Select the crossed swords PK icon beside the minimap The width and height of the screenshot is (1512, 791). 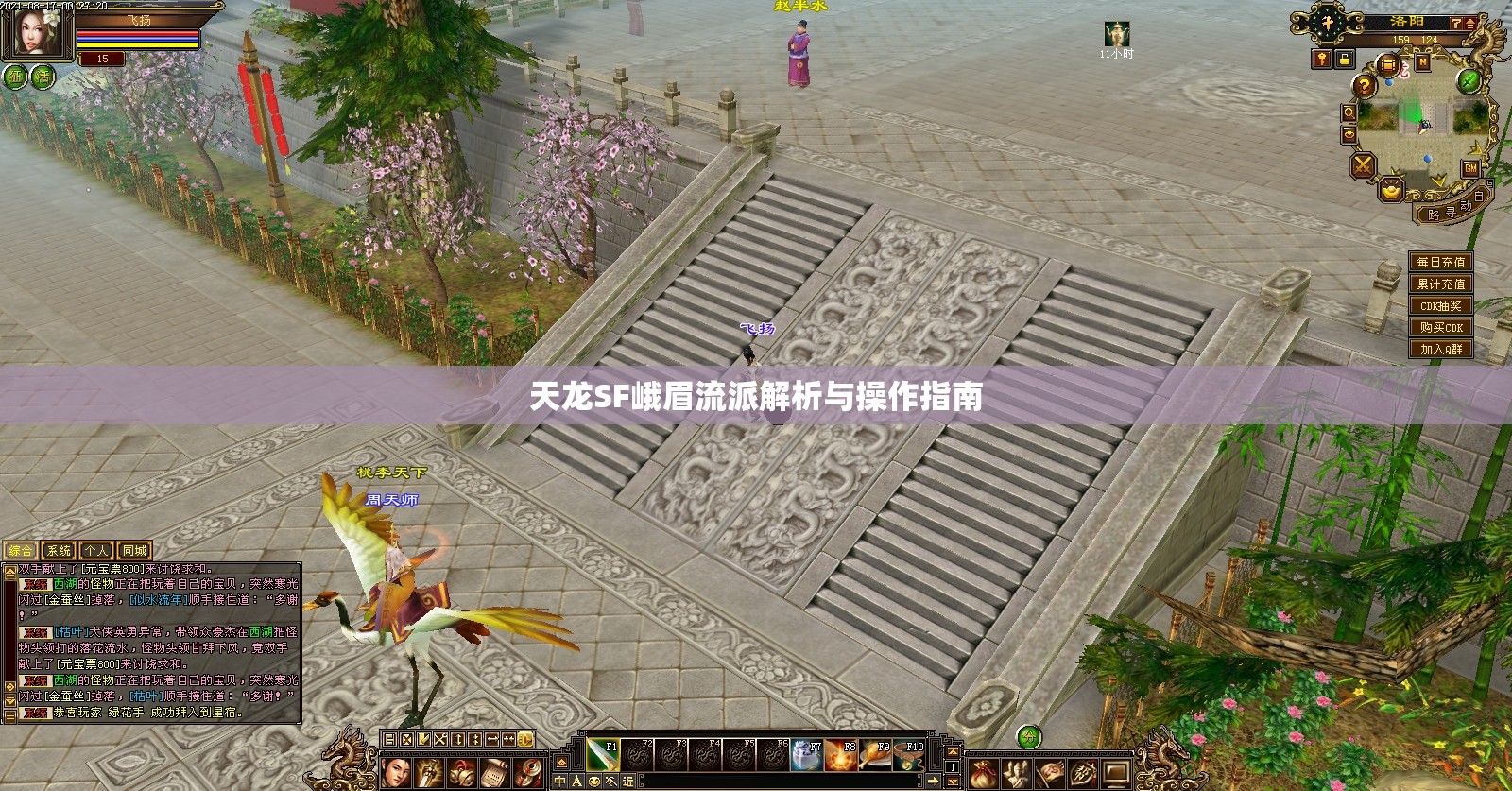[x=1363, y=165]
